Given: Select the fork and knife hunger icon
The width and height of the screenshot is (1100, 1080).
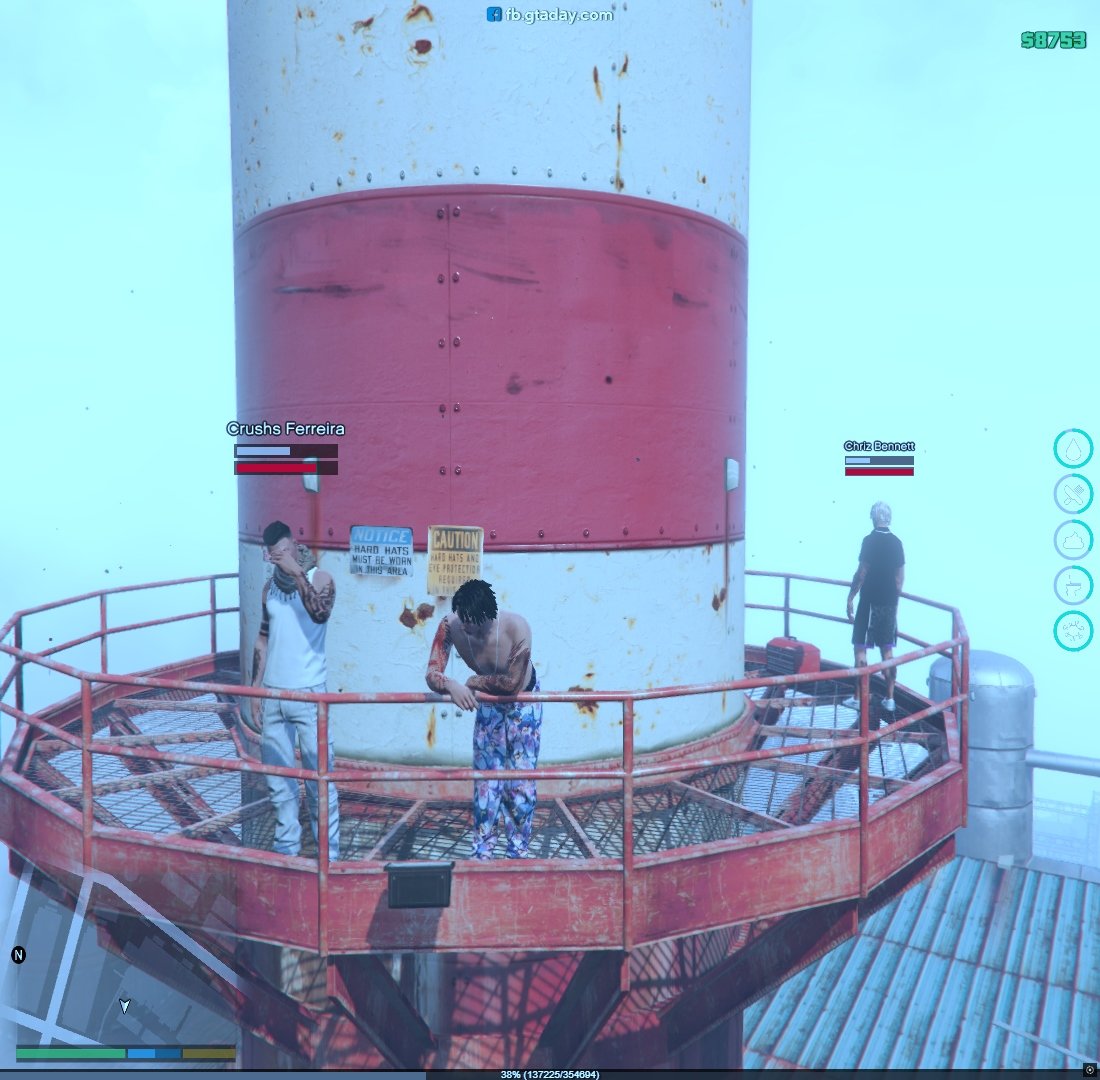Looking at the screenshot, I should pos(1073,494).
